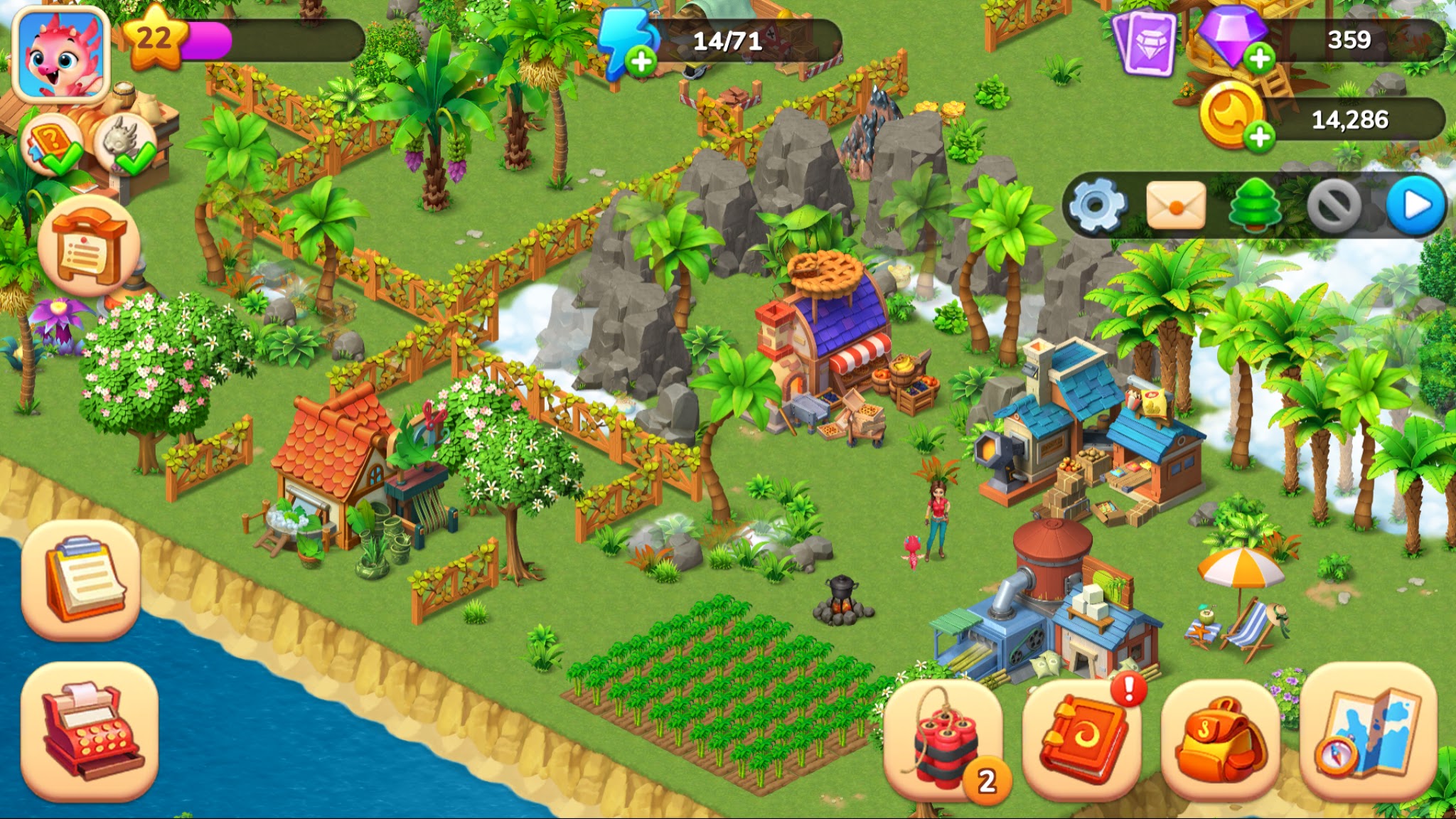Screen dimensions: 1456x819
Task: Open the pink dragon player profile
Action: [x=61, y=57]
